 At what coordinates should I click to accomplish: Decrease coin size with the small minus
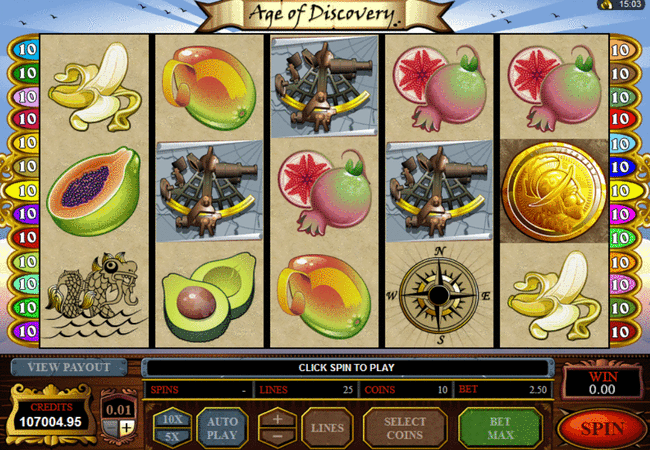tap(113, 429)
